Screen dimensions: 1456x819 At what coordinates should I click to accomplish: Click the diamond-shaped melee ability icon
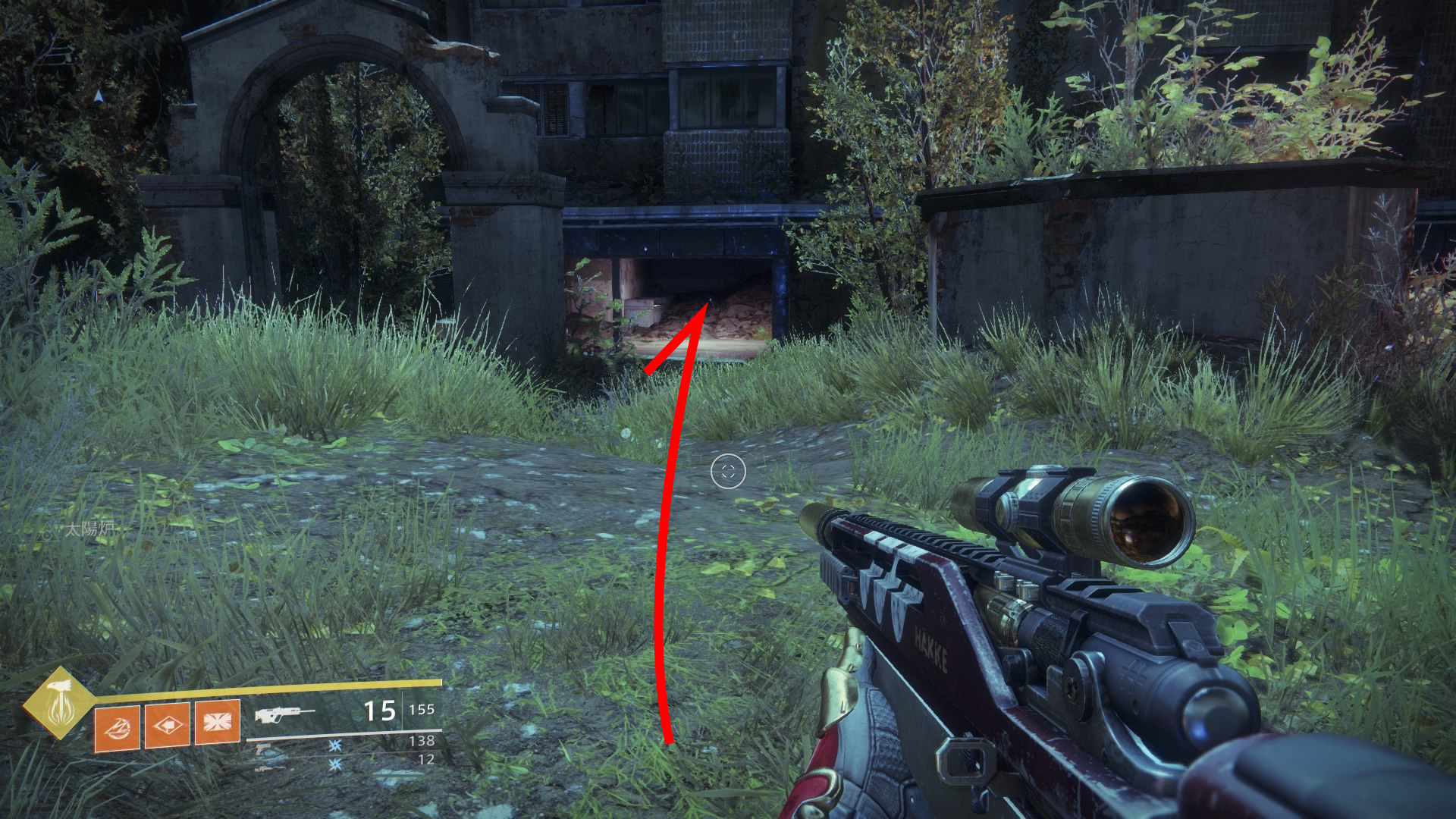click(167, 725)
